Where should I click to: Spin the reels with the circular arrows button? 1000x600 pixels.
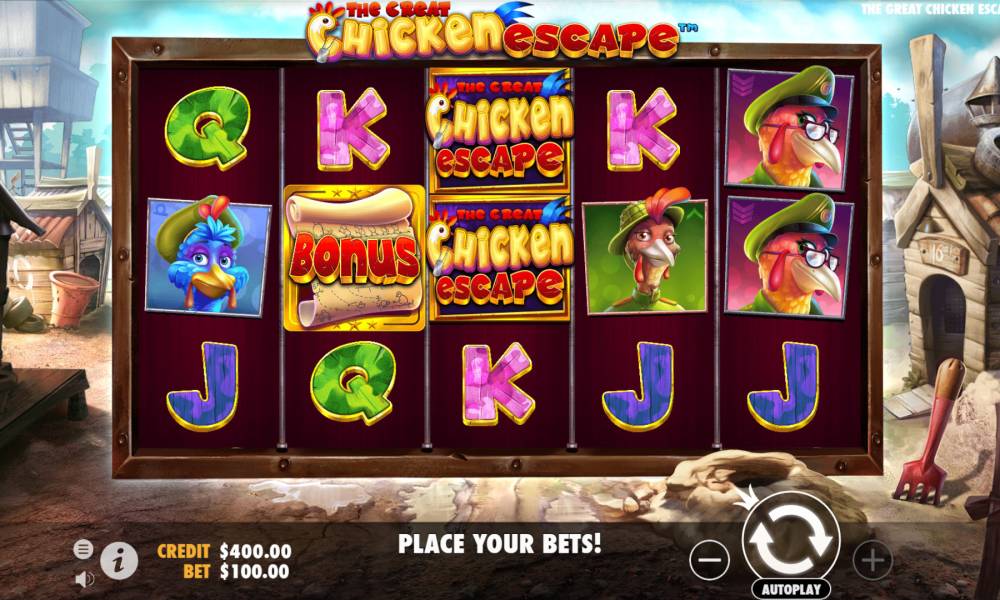click(791, 541)
